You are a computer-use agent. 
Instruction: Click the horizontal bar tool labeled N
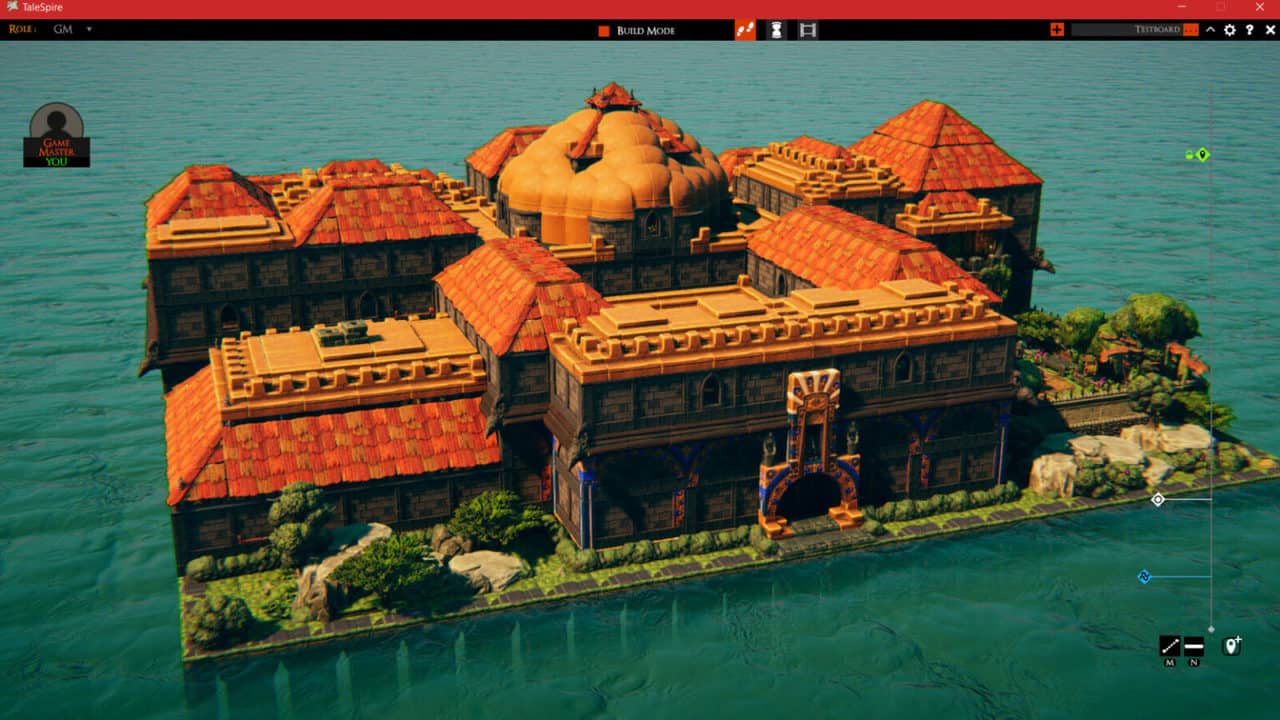point(1194,646)
